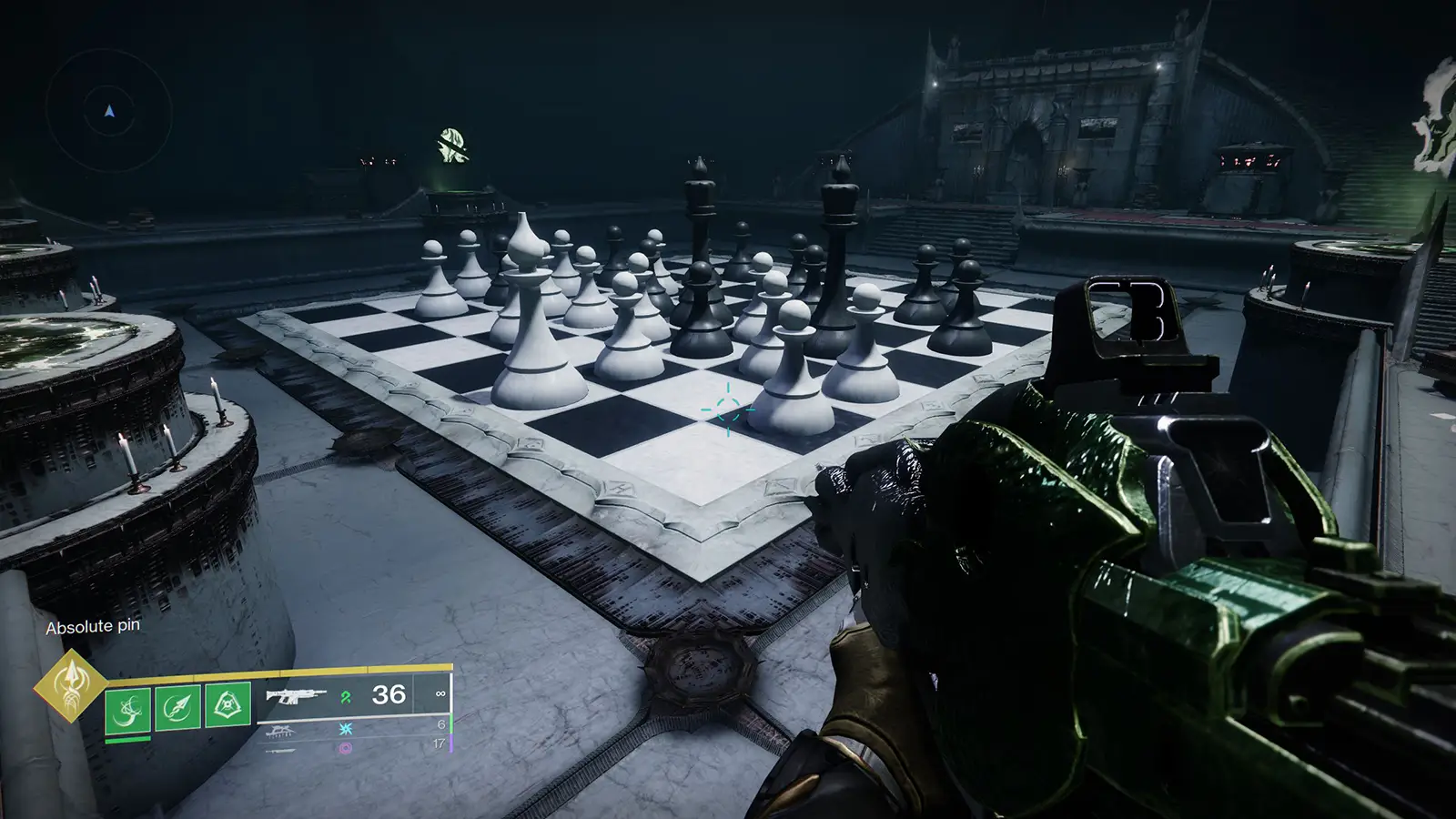Click the purple Void heavy ammo icon
This screenshot has height=819, width=1456.
pos(345,749)
